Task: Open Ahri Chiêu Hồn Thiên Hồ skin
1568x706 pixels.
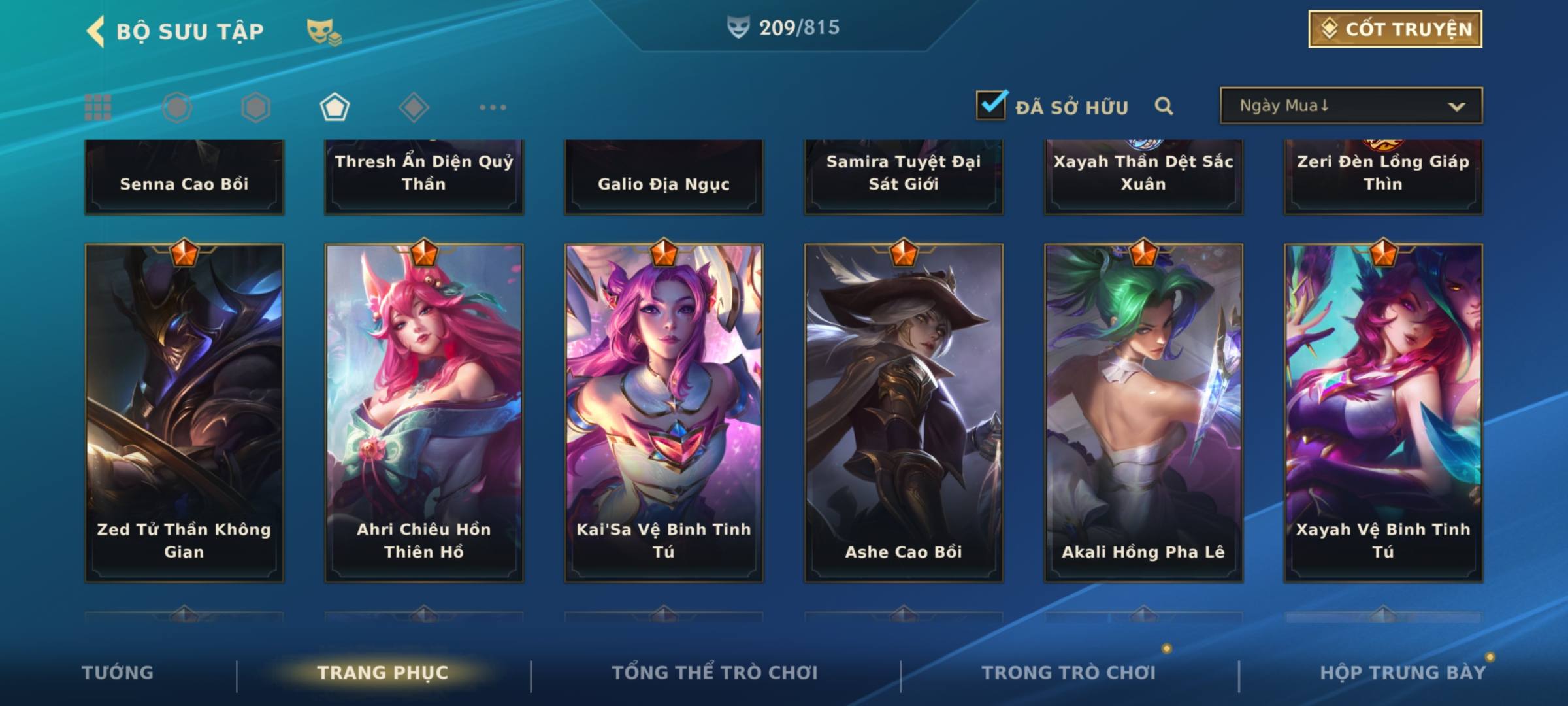Action: click(424, 412)
